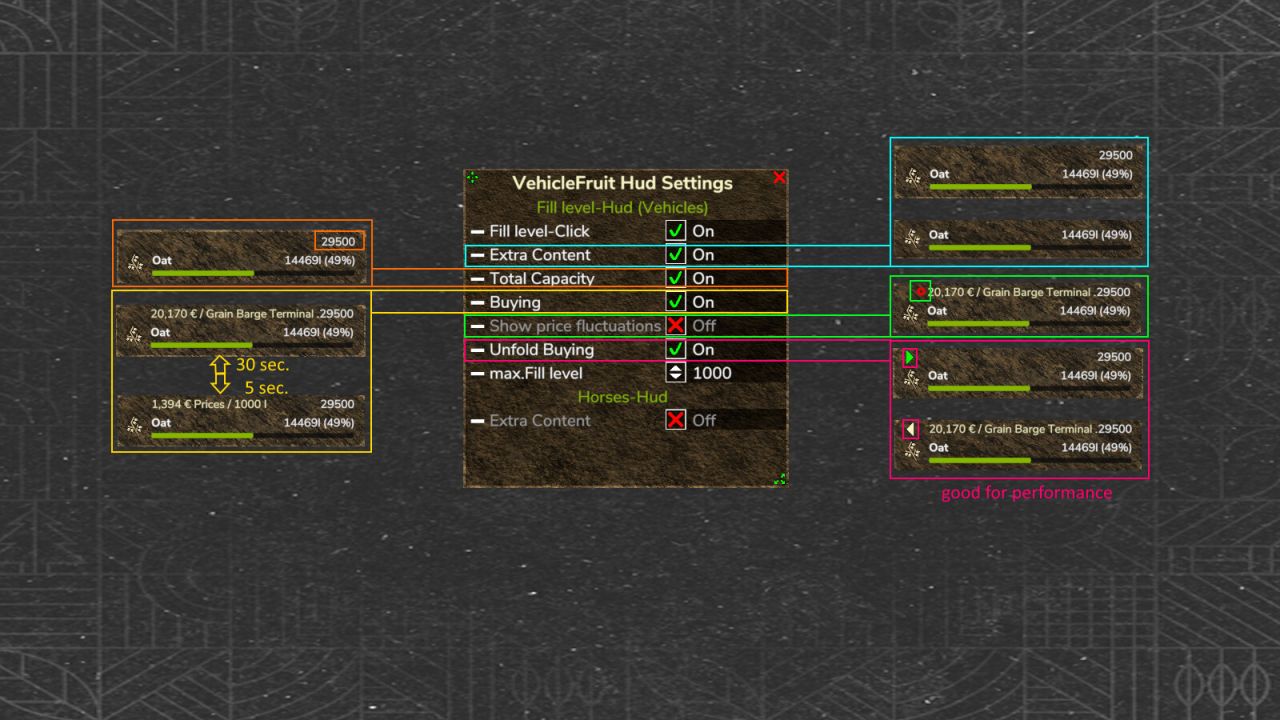Click the max.Fill level stepper arrows
This screenshot has height=720, width=1280.
click(x=676, y=373)
